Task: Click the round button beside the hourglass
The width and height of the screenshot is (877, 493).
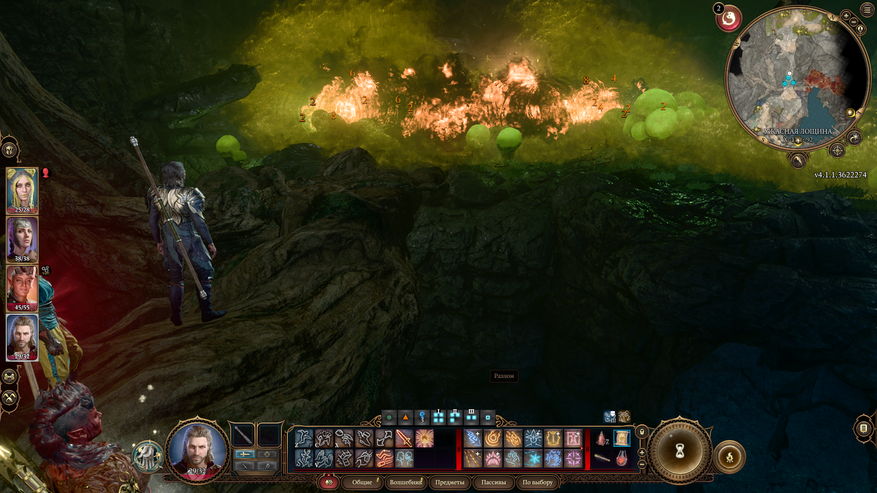Action: tap(729, 457)
